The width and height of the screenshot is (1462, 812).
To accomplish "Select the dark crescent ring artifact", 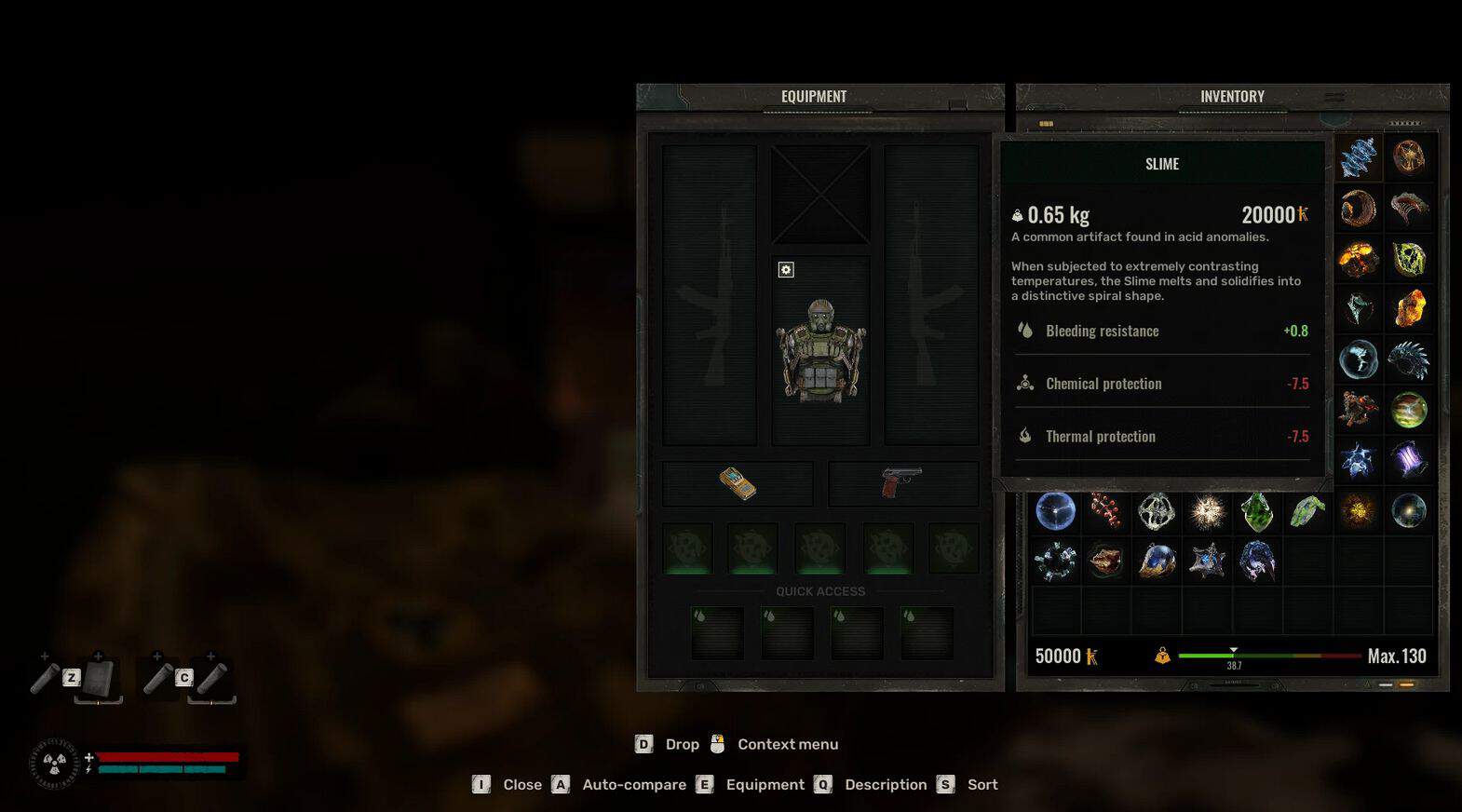I will coord(1359,208).
